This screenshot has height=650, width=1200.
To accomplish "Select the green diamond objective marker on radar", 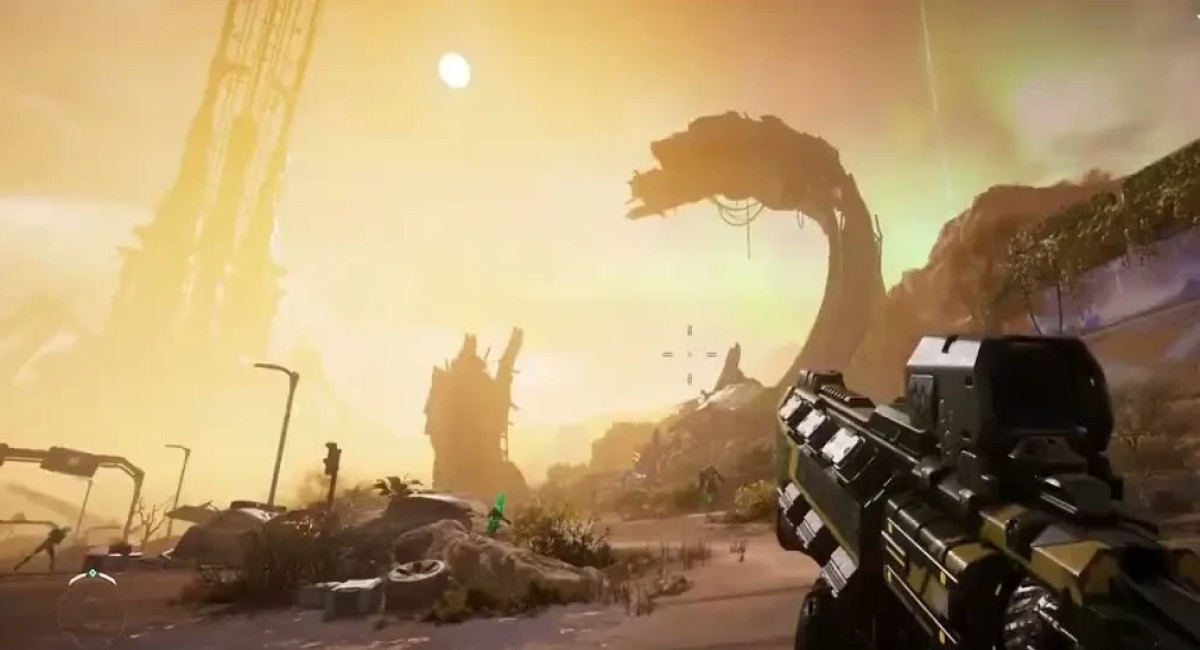I will (x=92, y=574).
